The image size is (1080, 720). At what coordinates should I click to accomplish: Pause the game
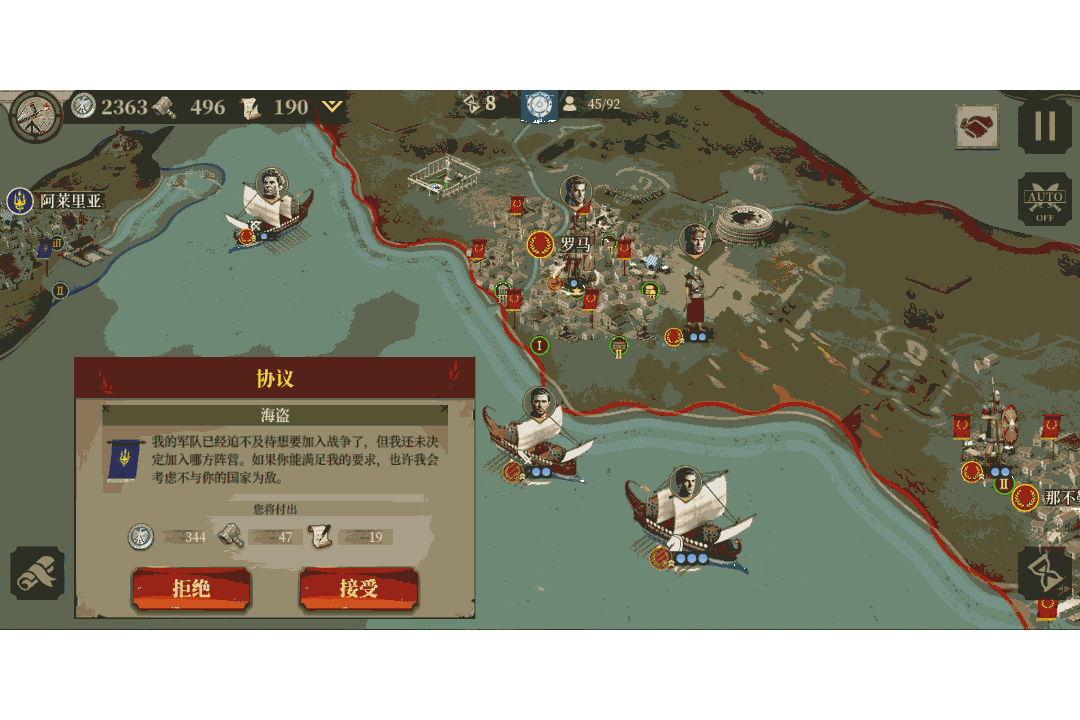point(1044,127)
